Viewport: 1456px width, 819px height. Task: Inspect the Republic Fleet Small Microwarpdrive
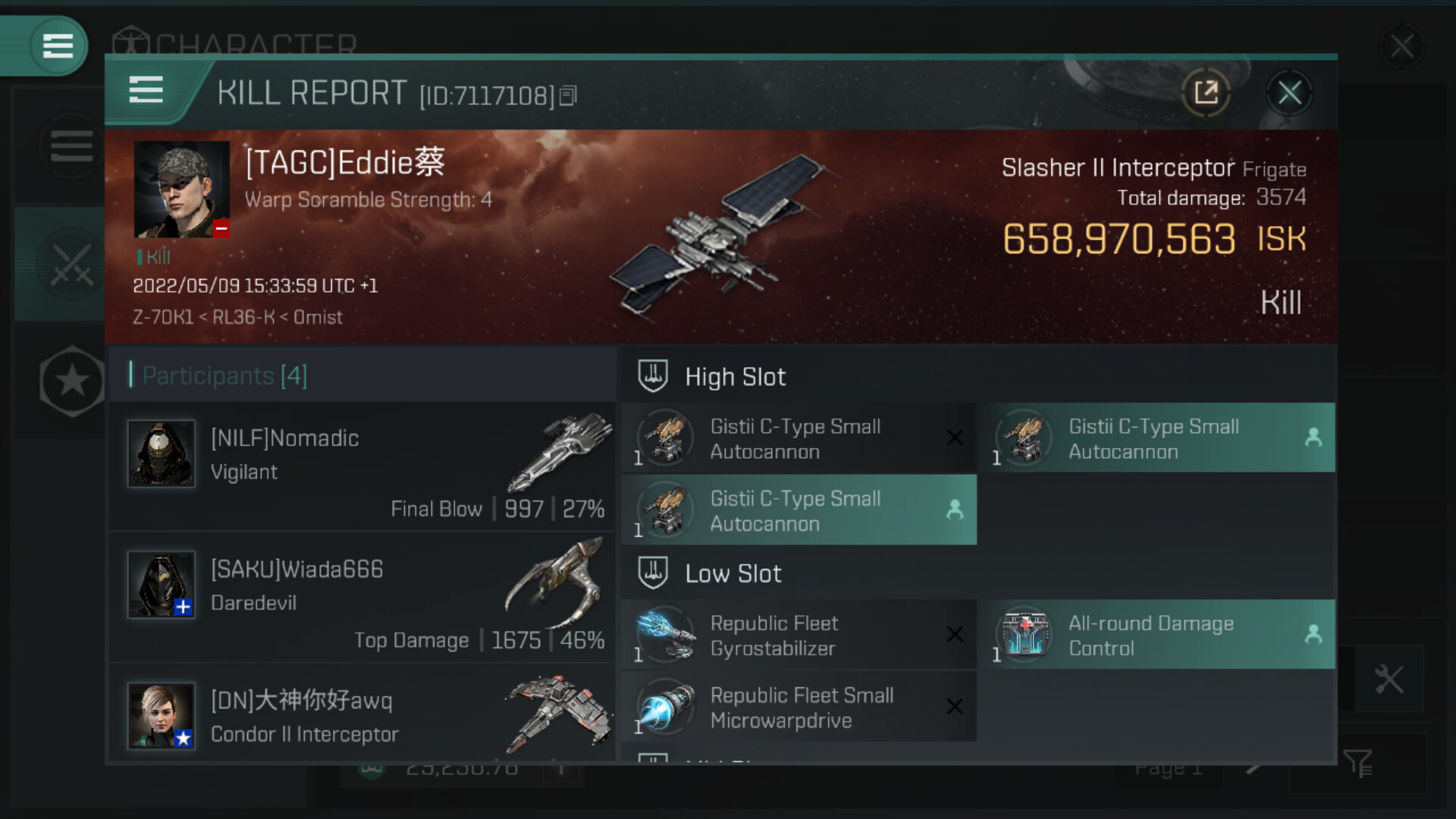click(798, 708)
